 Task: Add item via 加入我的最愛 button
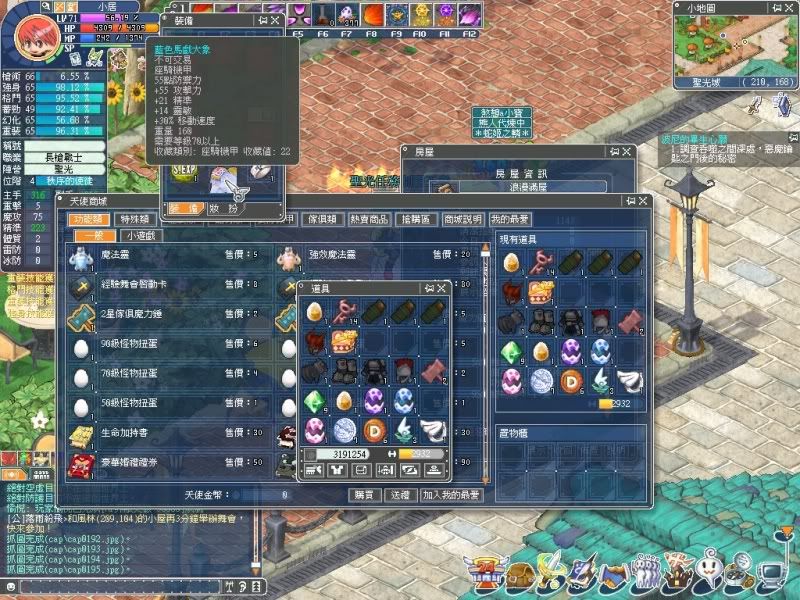(451, 494)
